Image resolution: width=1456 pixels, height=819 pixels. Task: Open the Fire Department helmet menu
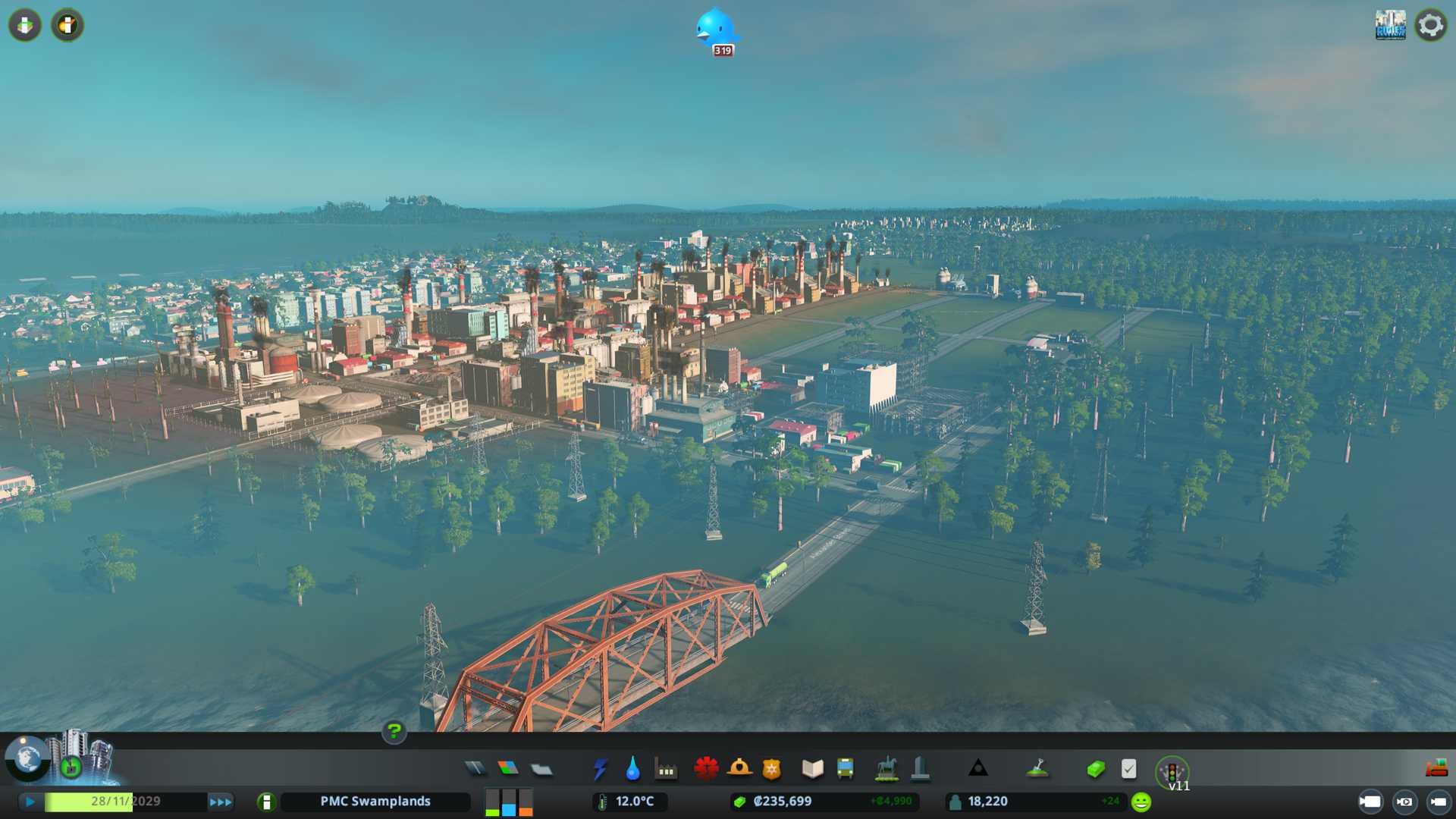[x=739, y=769]
